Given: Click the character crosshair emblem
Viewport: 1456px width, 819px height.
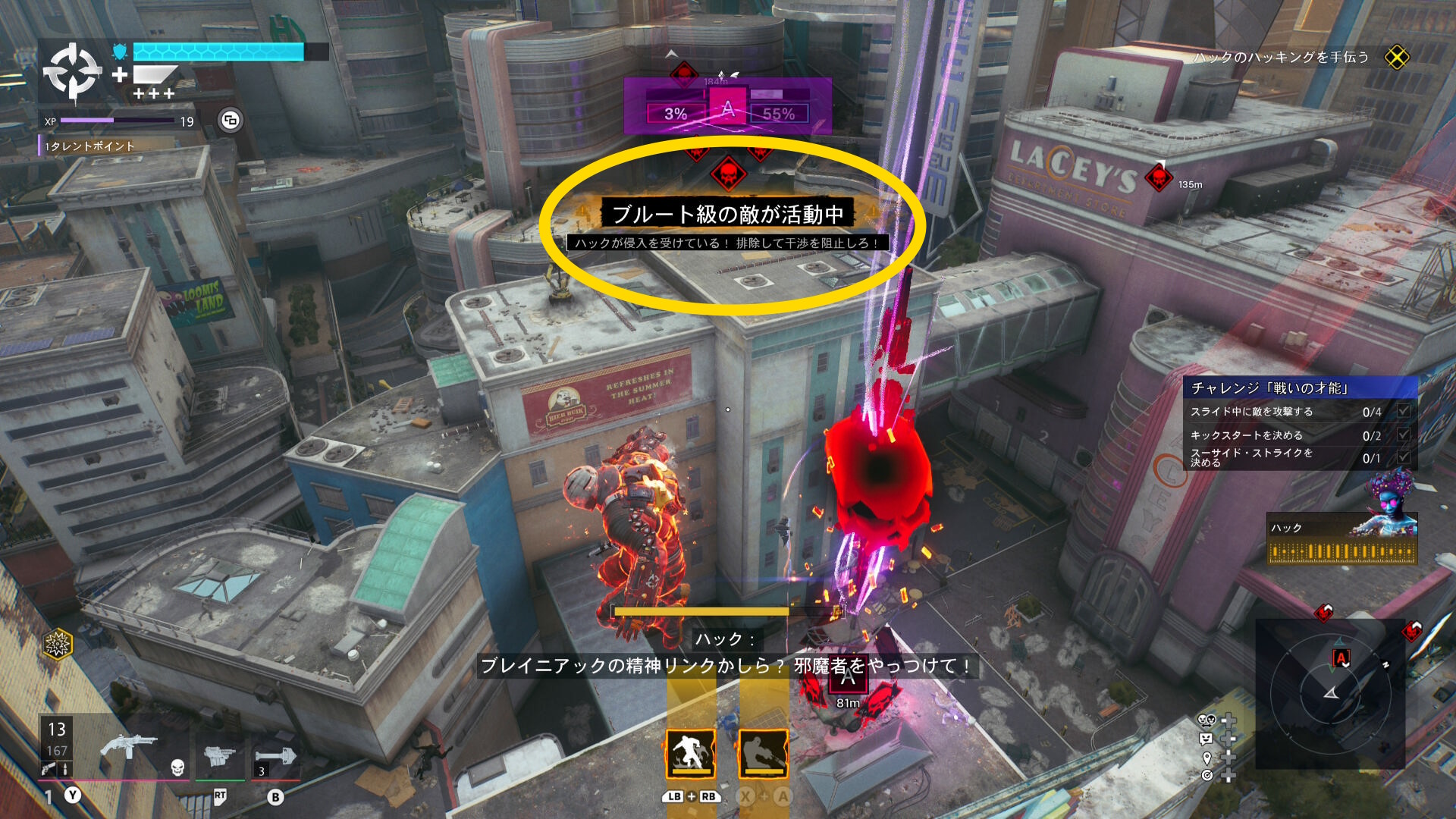Looking at the screenshot, I should (x=72, y=72).
